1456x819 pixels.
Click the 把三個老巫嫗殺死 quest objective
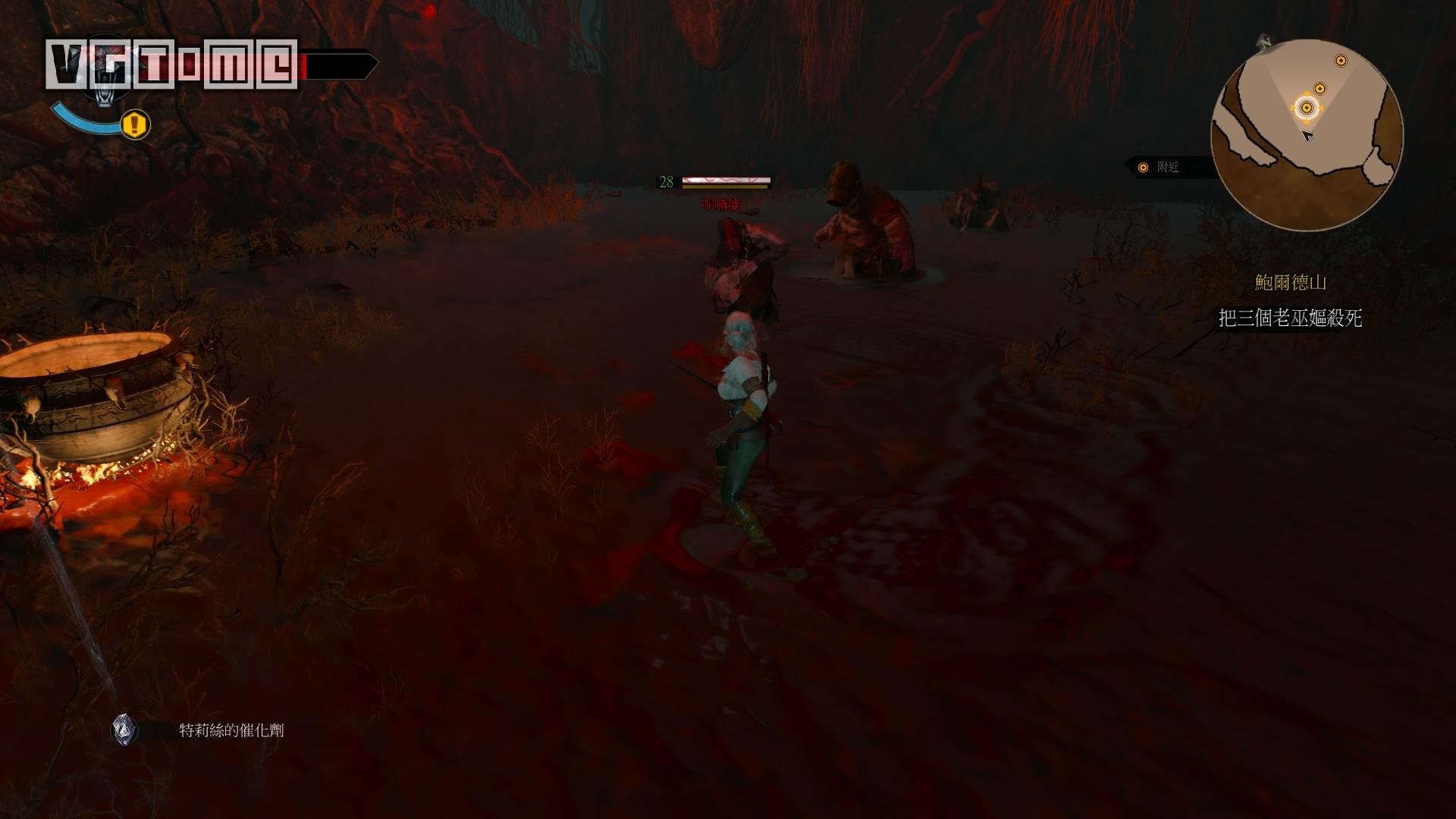pos(1290,318)
